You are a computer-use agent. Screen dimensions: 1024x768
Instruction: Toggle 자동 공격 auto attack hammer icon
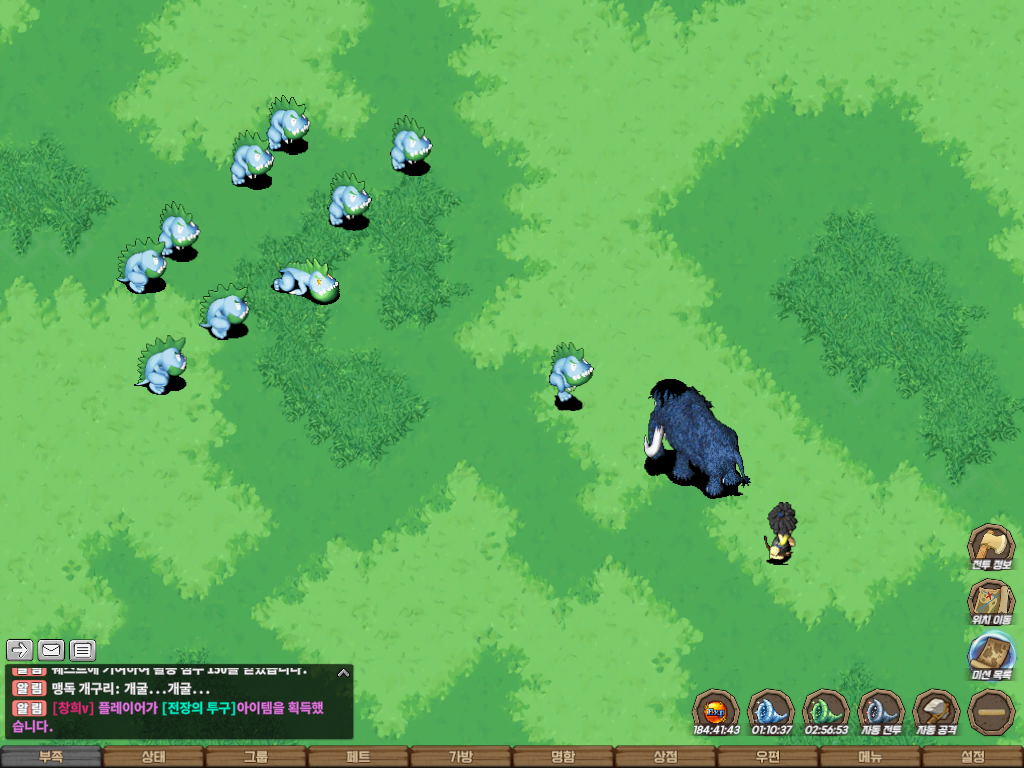click(x=936, y=711)
